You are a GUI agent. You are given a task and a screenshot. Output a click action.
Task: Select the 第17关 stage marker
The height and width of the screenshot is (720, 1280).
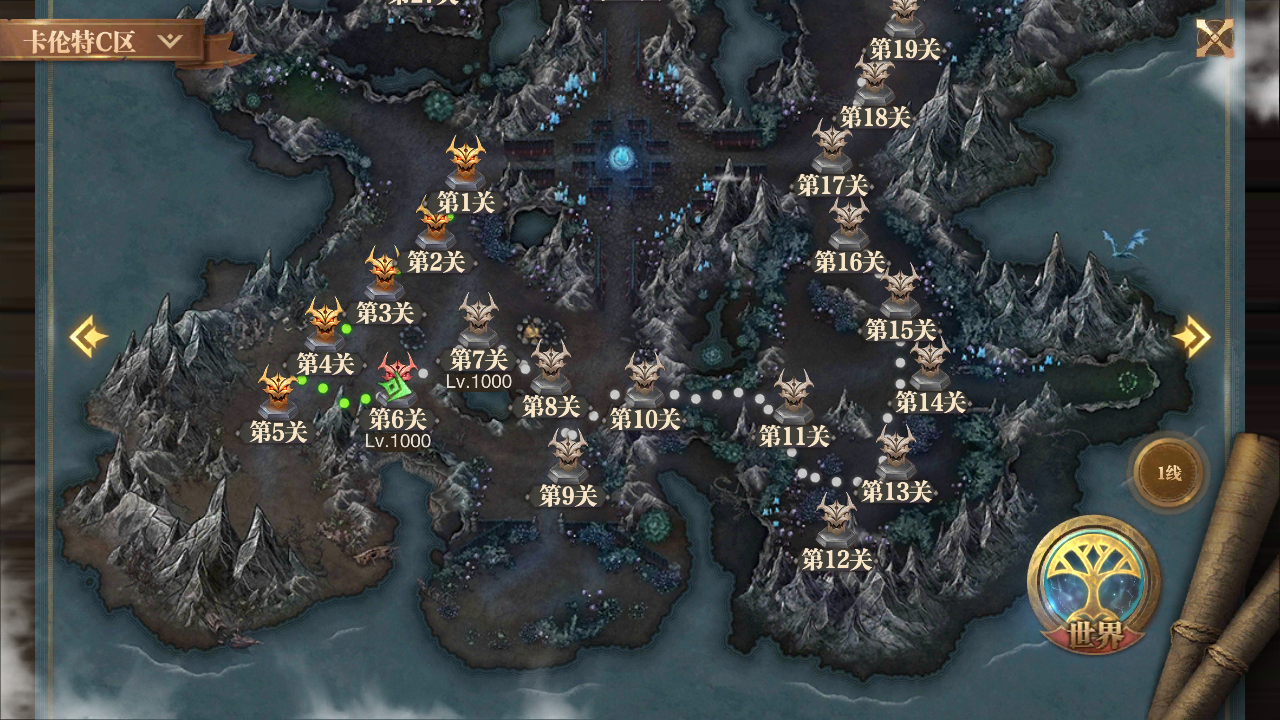point(831,147)
